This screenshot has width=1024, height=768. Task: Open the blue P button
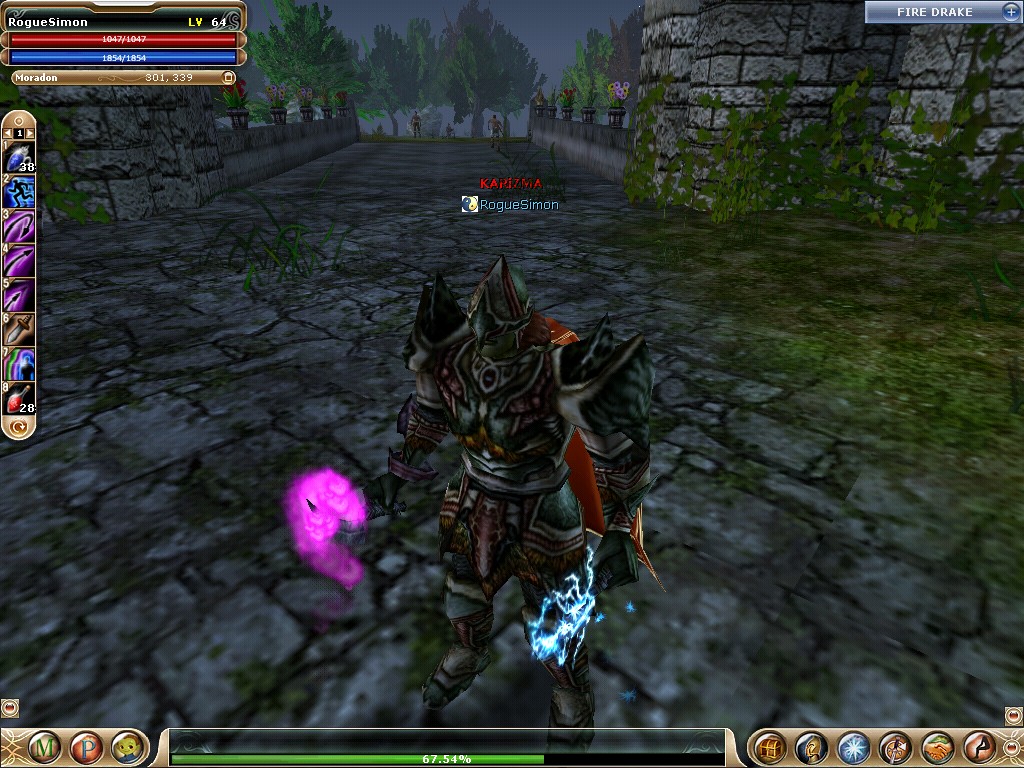point(84,747)
